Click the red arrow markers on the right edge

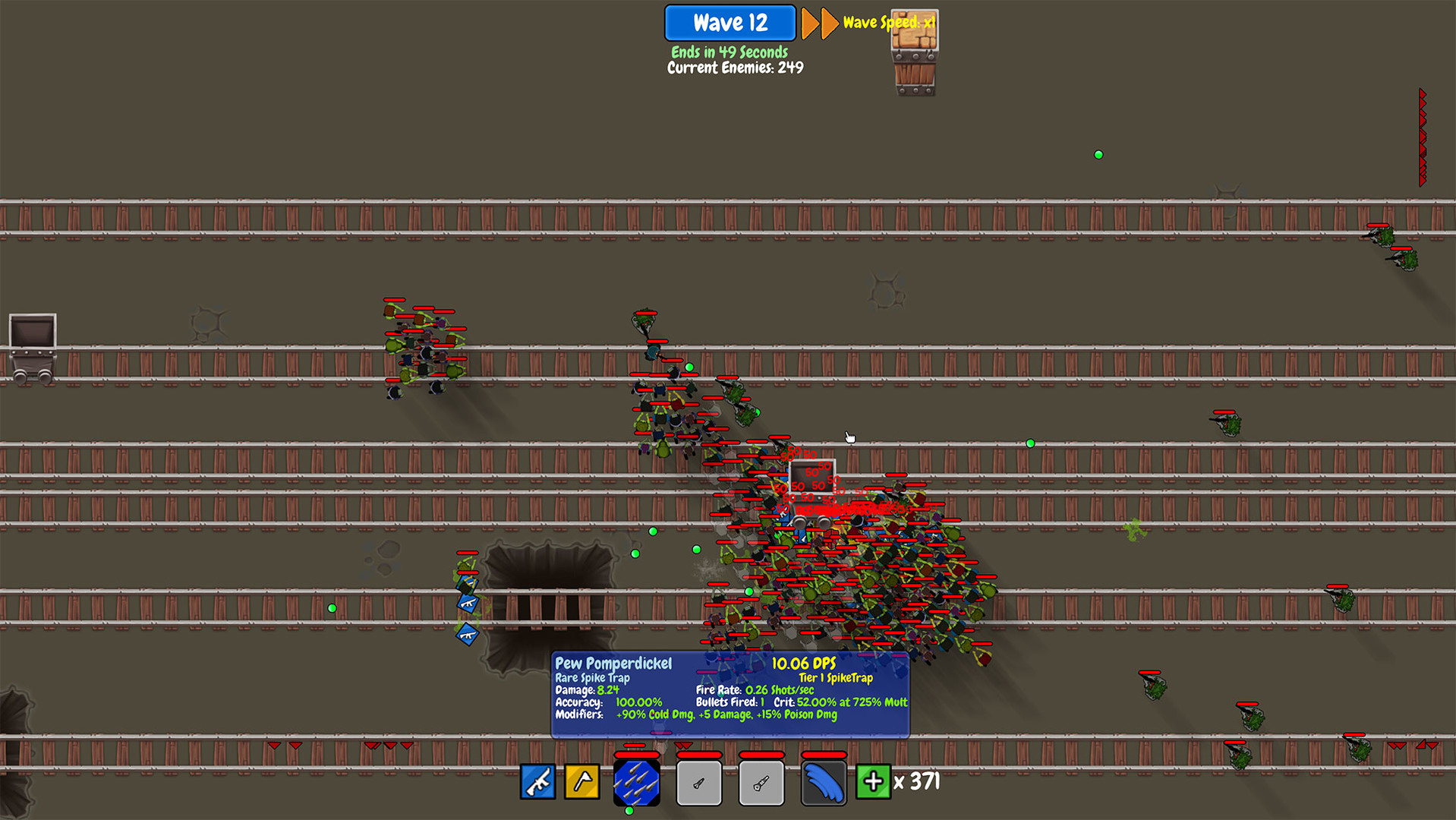pos(1421,137)
